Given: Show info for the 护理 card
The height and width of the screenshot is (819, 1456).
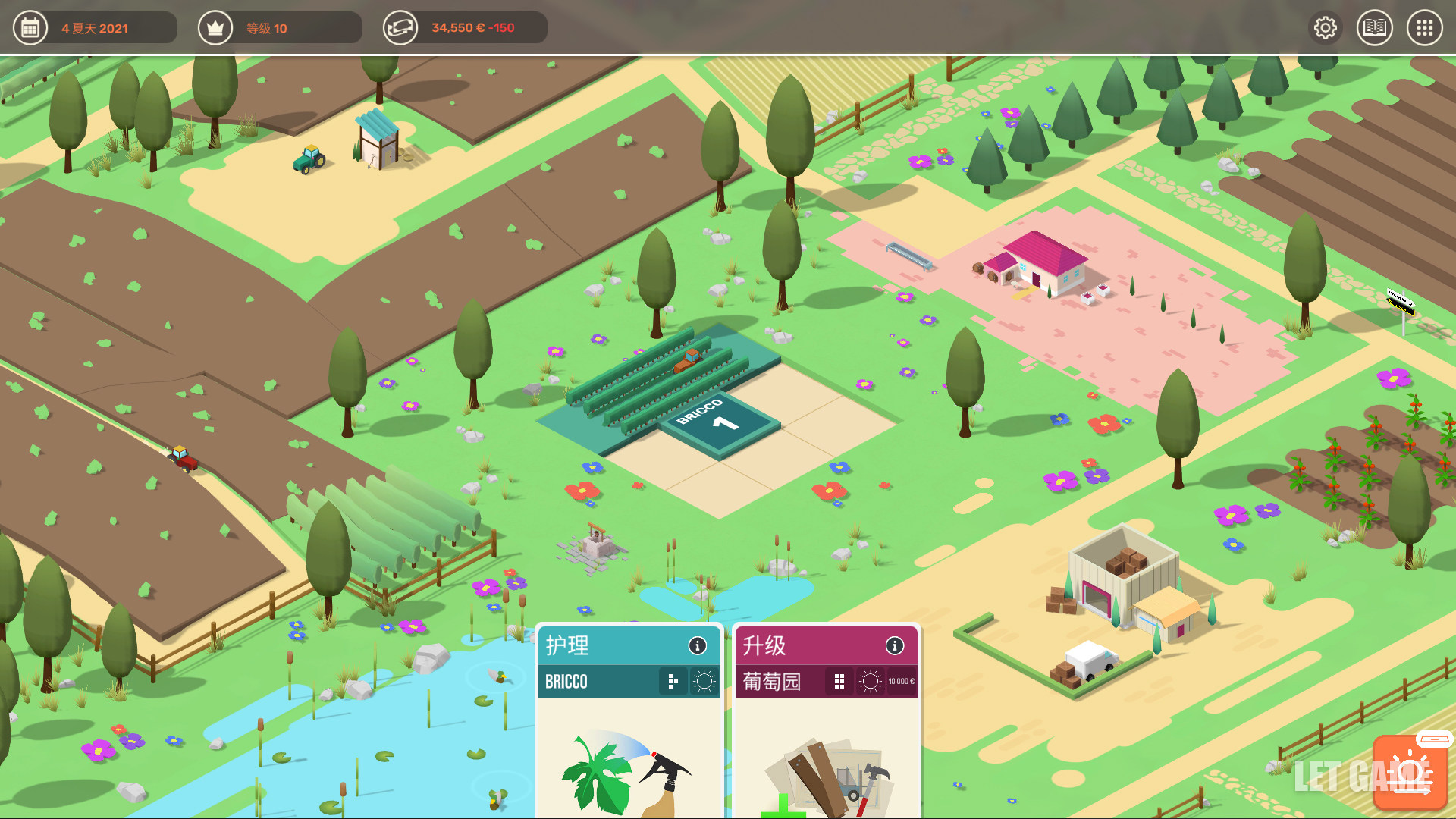Looking at the screenshot, I should [697, 645].
